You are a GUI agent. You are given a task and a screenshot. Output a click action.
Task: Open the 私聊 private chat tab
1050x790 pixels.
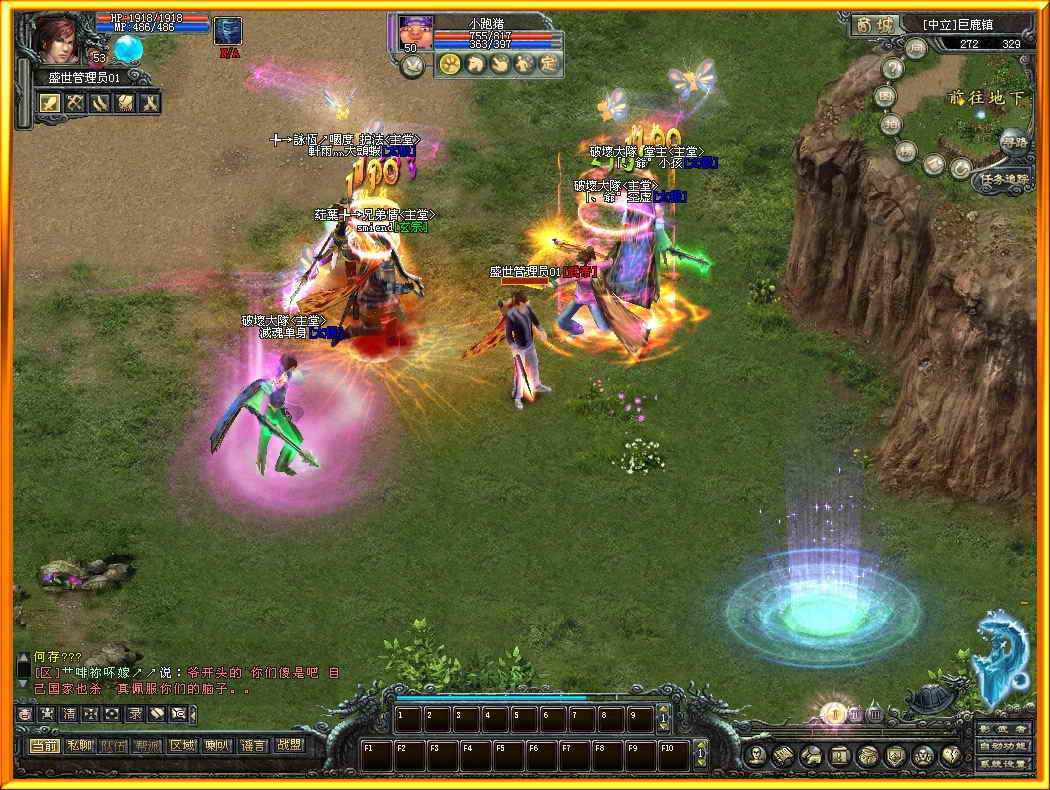[79, 745]
